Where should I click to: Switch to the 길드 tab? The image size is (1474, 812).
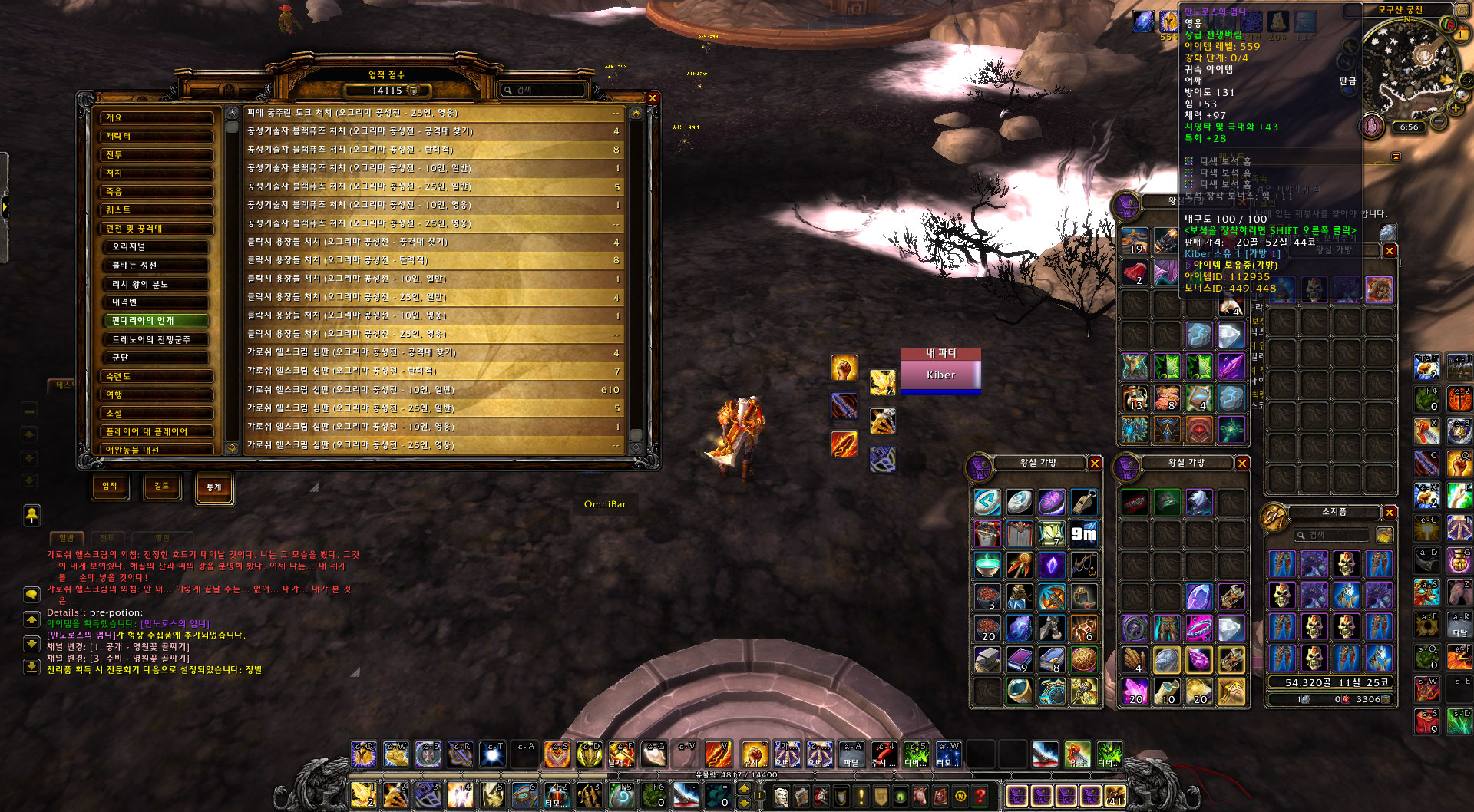tap(162, 486)
